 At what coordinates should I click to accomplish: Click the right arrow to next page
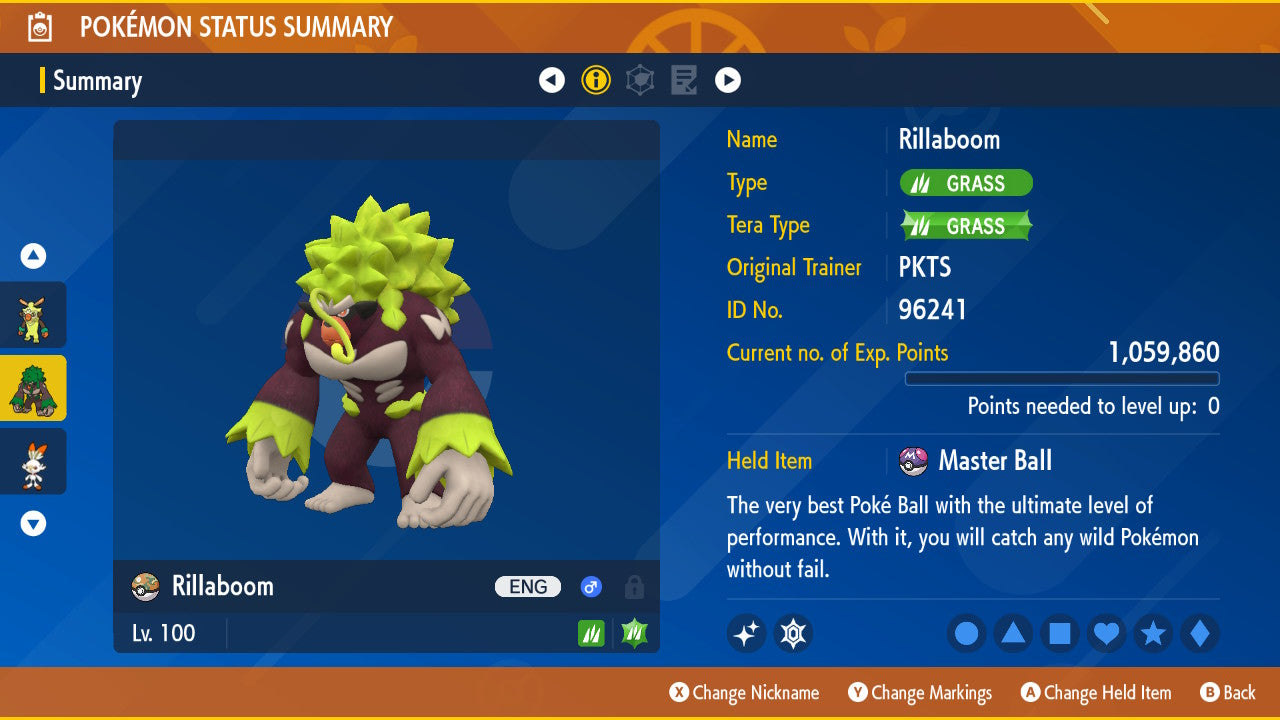pyautogui.click(x=728, y=79)
